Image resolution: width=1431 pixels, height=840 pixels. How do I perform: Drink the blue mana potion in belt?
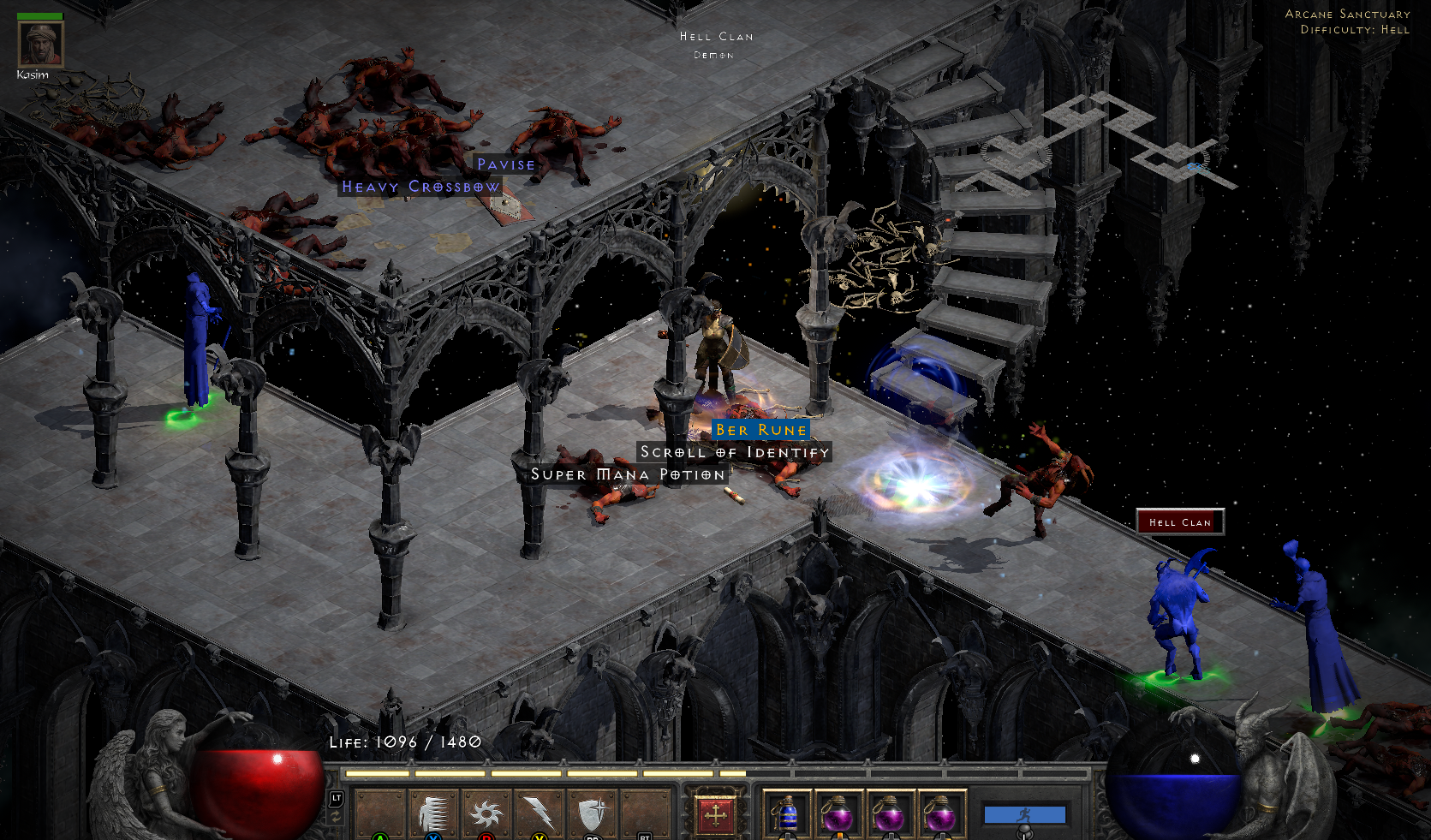coord(788,813)
